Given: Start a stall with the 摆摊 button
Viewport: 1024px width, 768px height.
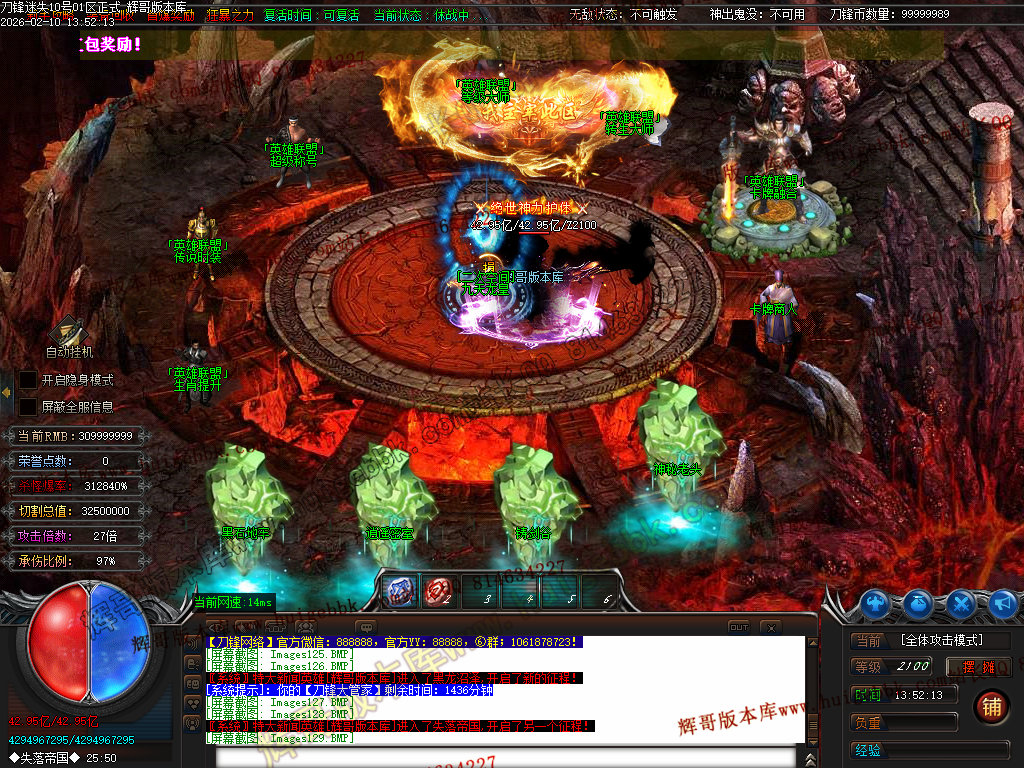Looking at the screenshot, I should (979, 667).
